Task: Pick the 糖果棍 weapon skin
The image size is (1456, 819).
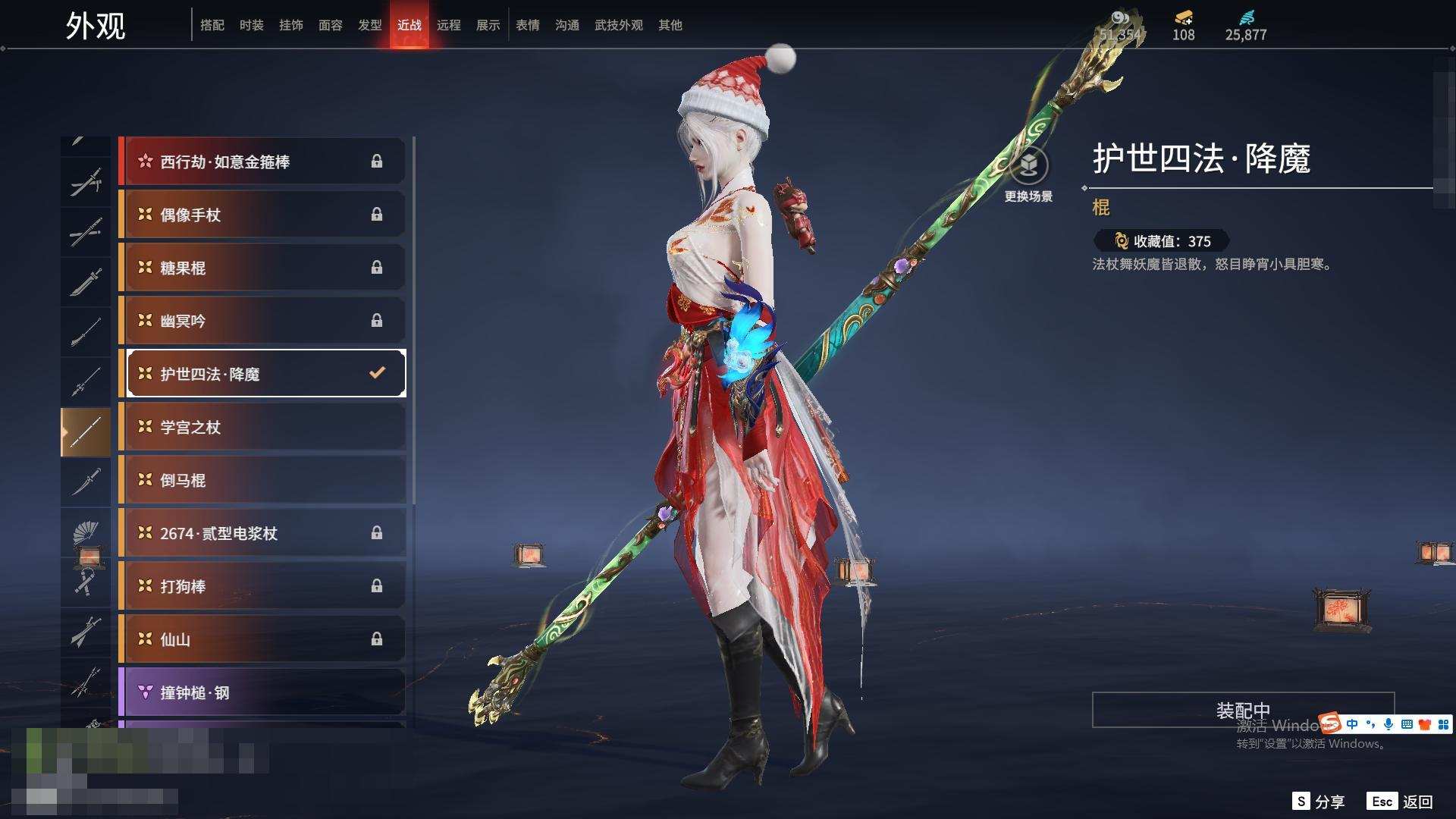Action: pos(262,268)
